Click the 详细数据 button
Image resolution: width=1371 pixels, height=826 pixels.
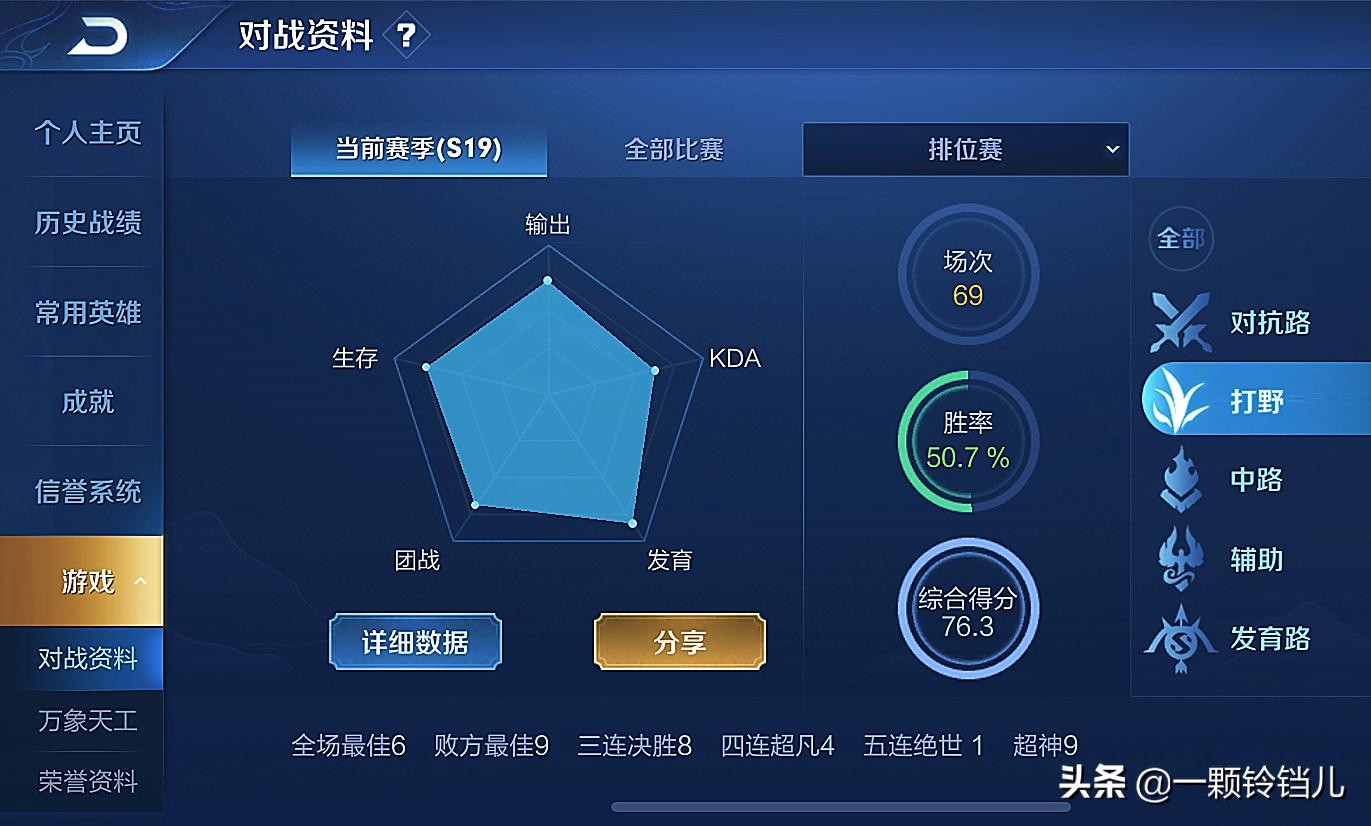415,642
